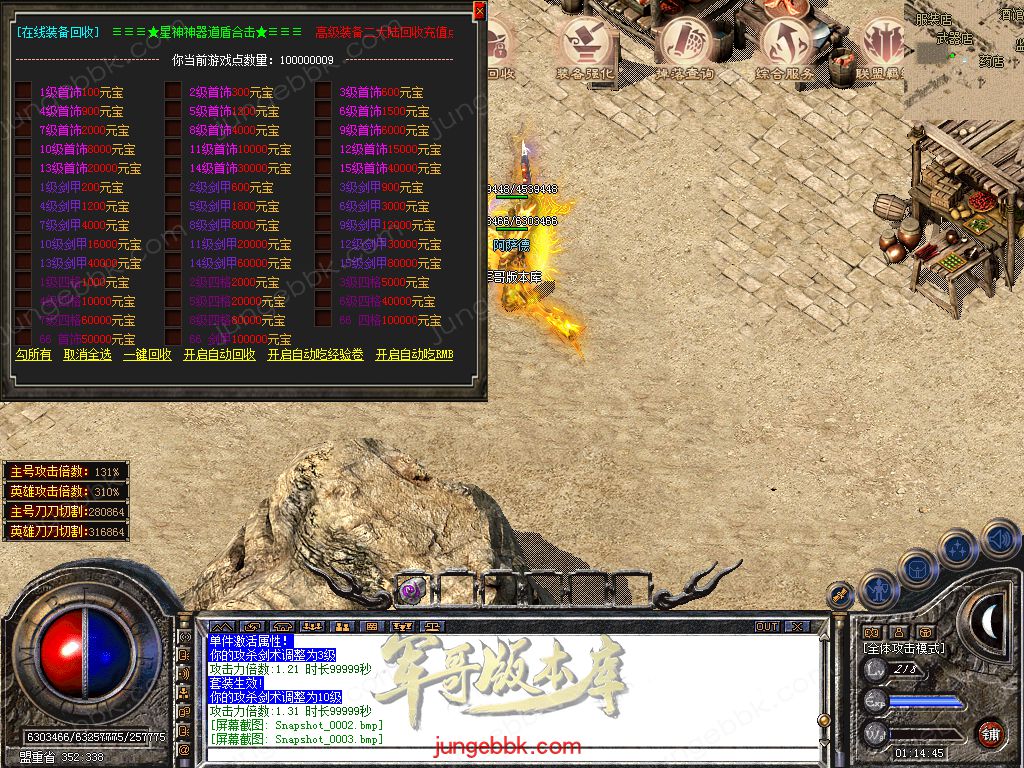Toggle the 全体攻击模式 attack mode label
The width and height of the screenshot is (1024, 768).
(x=904, y=648)
